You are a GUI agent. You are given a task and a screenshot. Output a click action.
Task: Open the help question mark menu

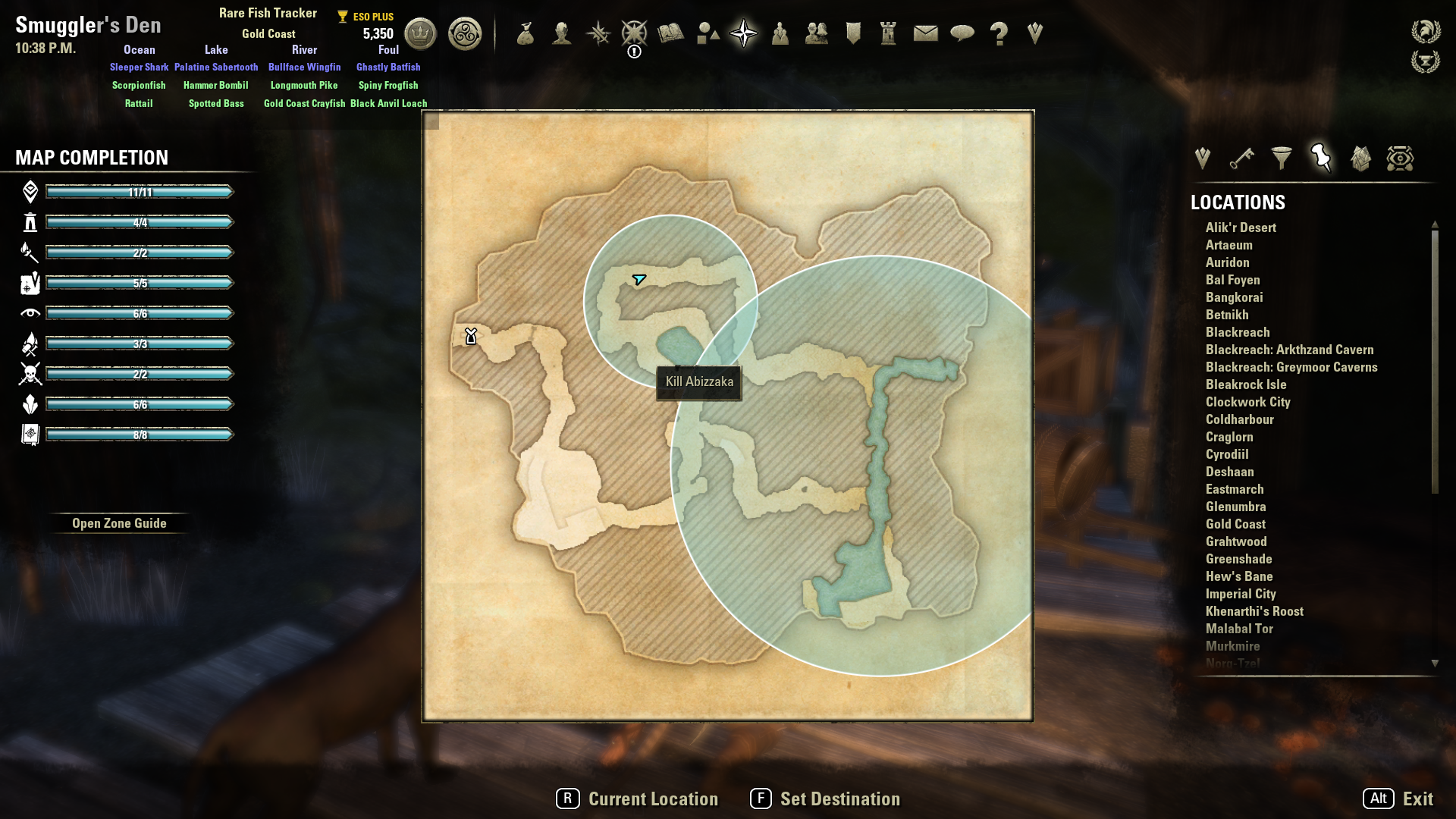tap(999, 33)
